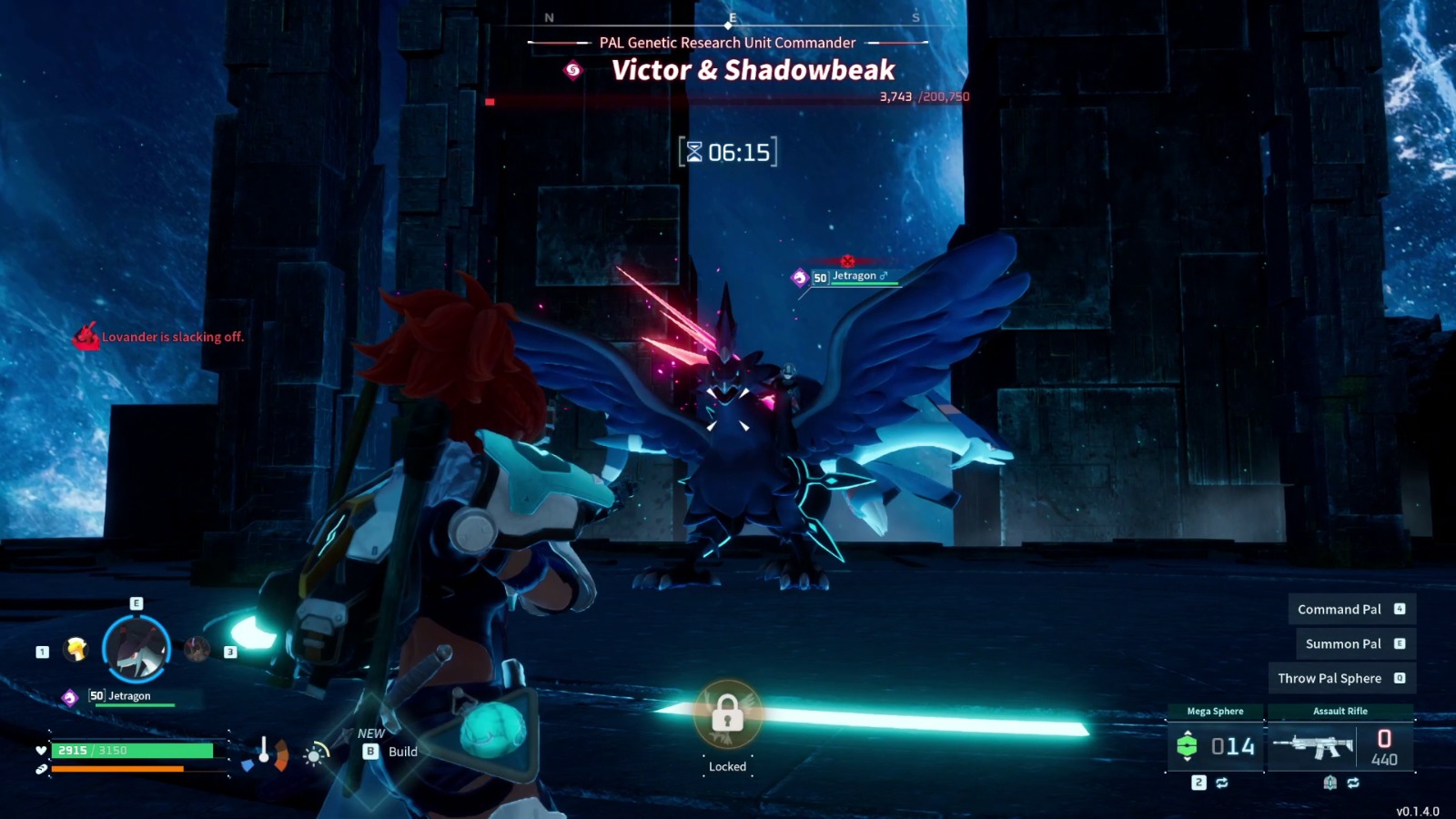Click the Command Pal option
1456x819 pixels.
1351,609
